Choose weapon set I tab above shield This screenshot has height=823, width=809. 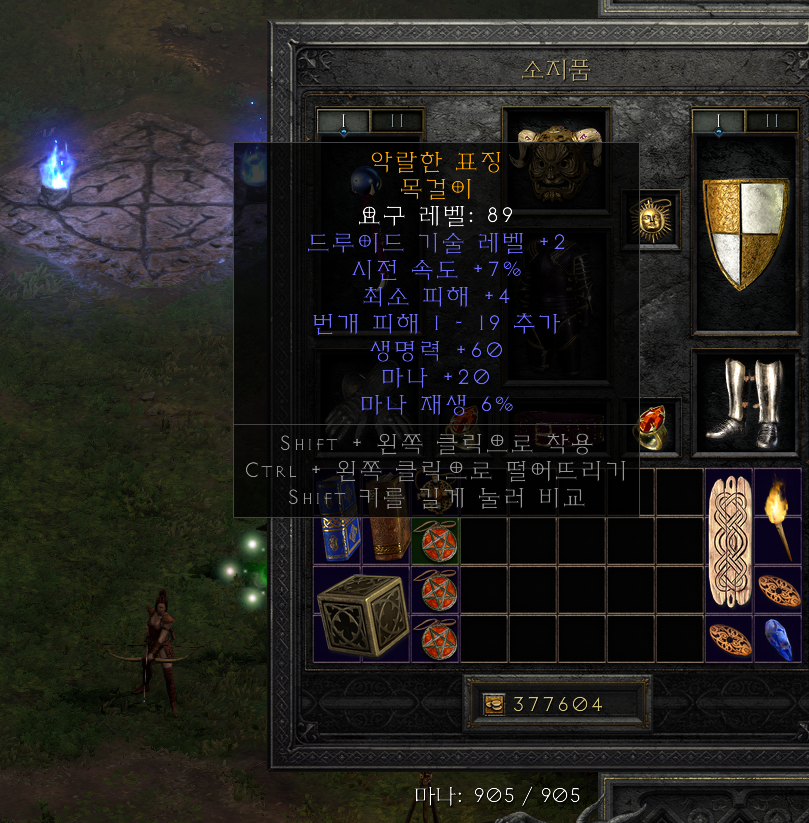pos(720,121)
